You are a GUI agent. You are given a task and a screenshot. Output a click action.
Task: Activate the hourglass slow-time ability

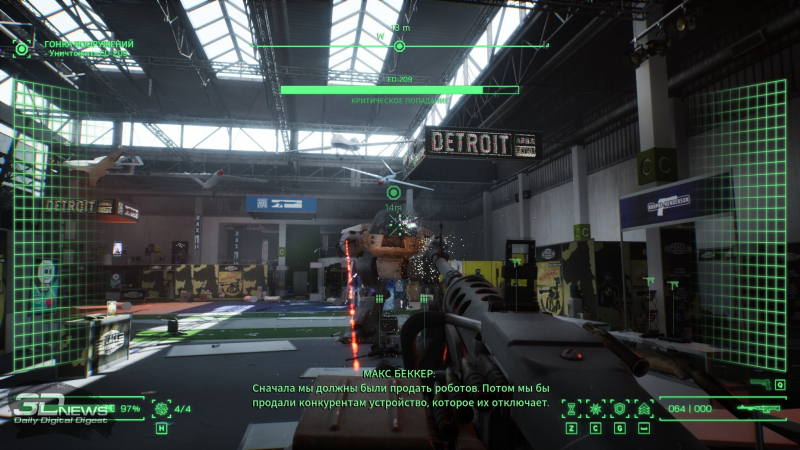(x=571, y=408)
